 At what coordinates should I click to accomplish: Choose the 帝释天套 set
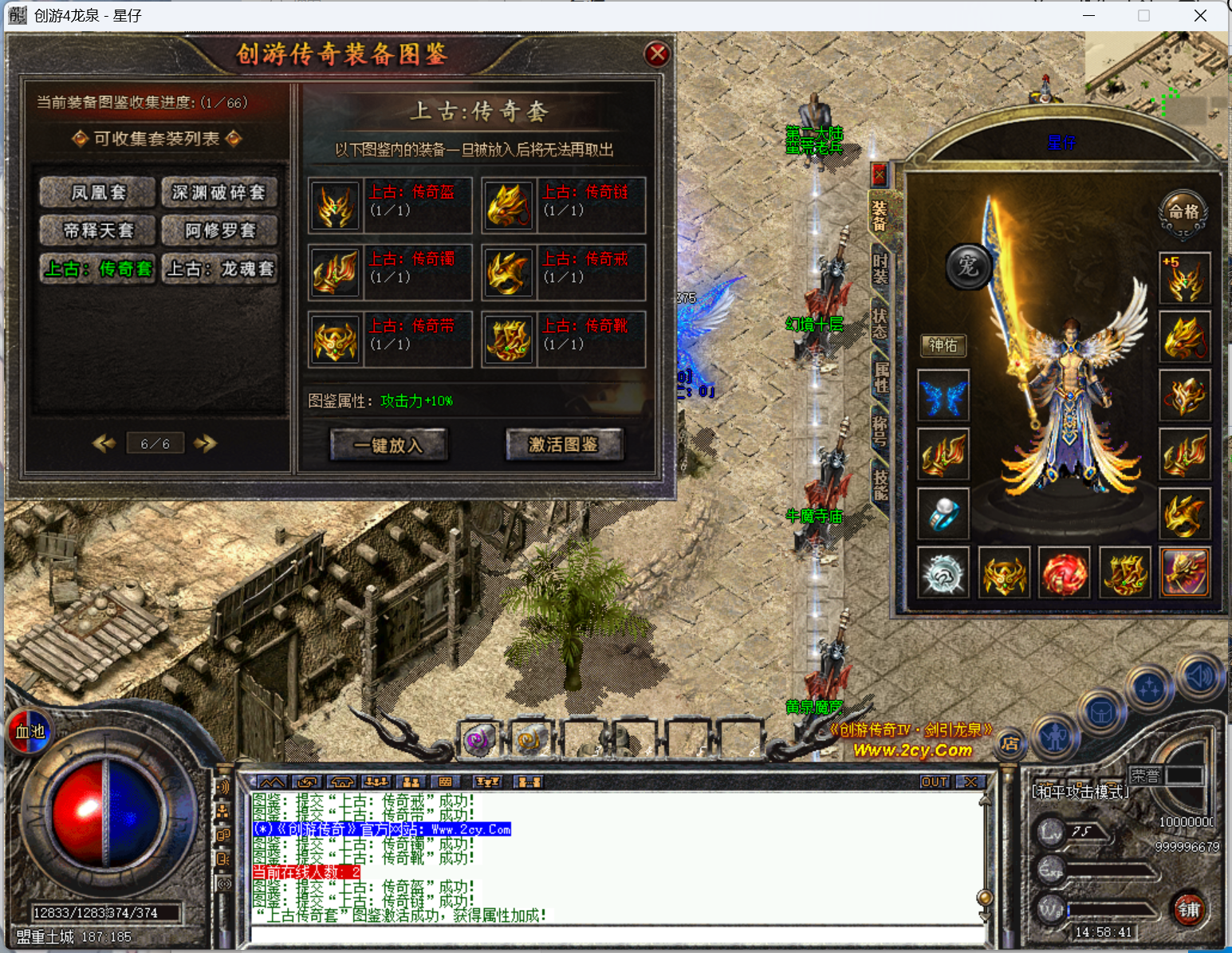coord(98,230)
